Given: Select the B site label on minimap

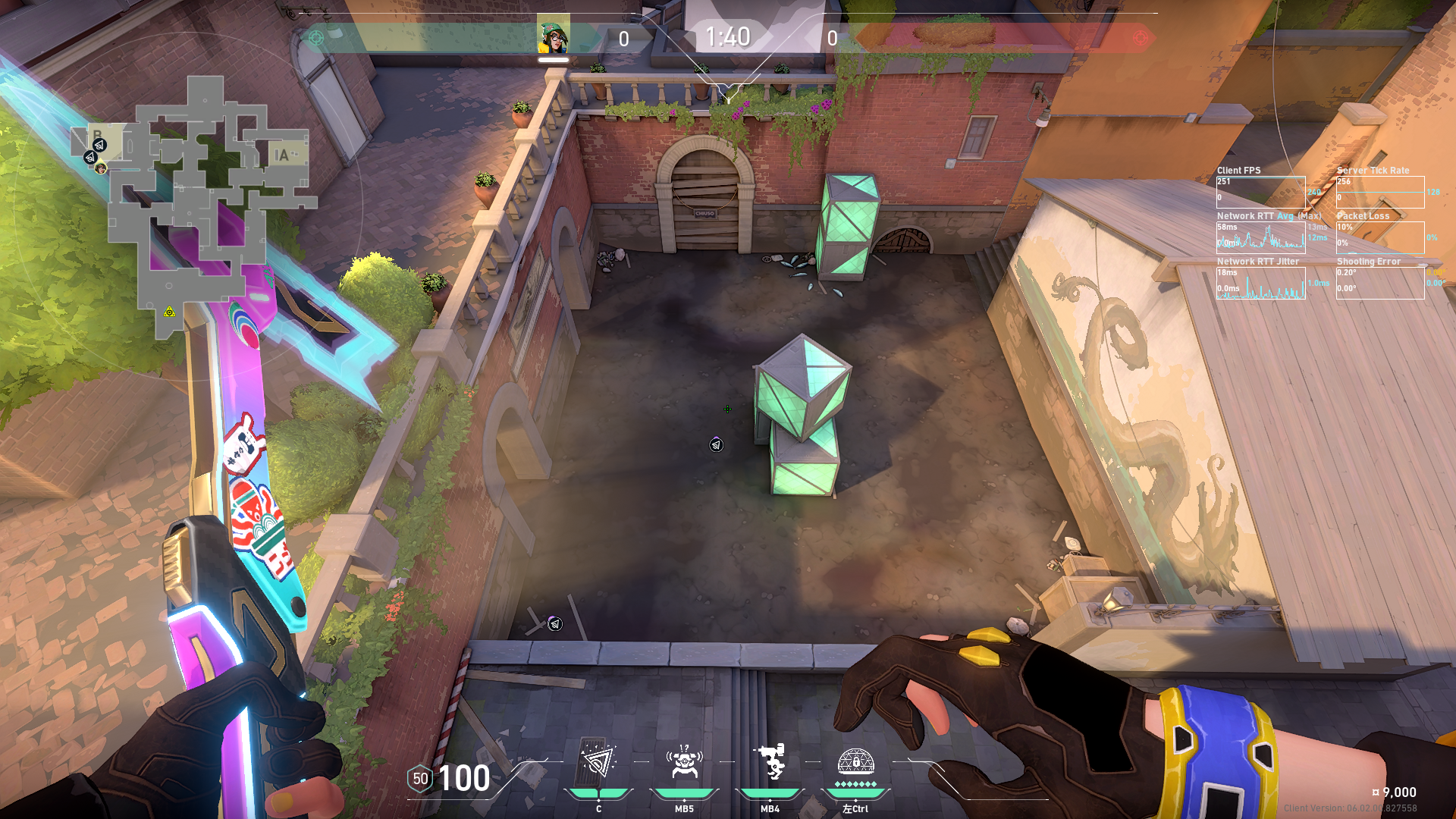Looking at the screenshot, I should pos(97,136).
